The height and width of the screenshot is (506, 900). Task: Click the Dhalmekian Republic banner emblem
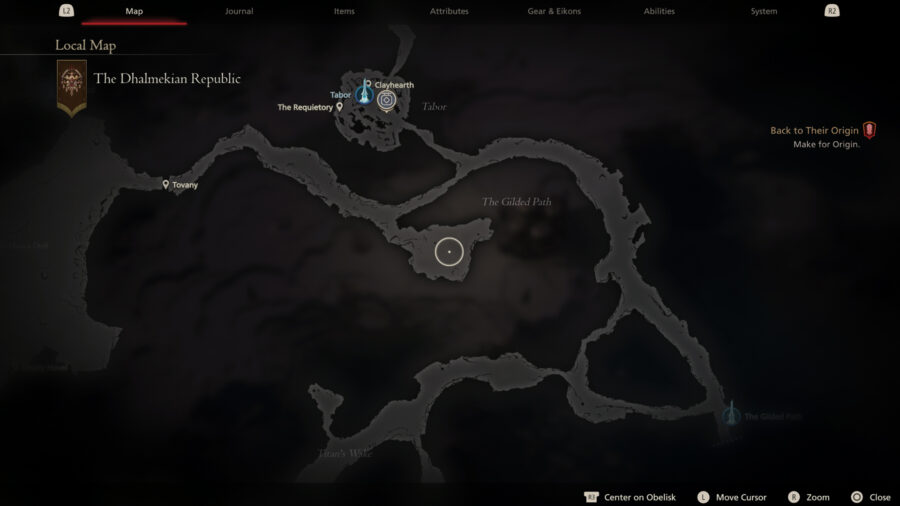point(71,85)
